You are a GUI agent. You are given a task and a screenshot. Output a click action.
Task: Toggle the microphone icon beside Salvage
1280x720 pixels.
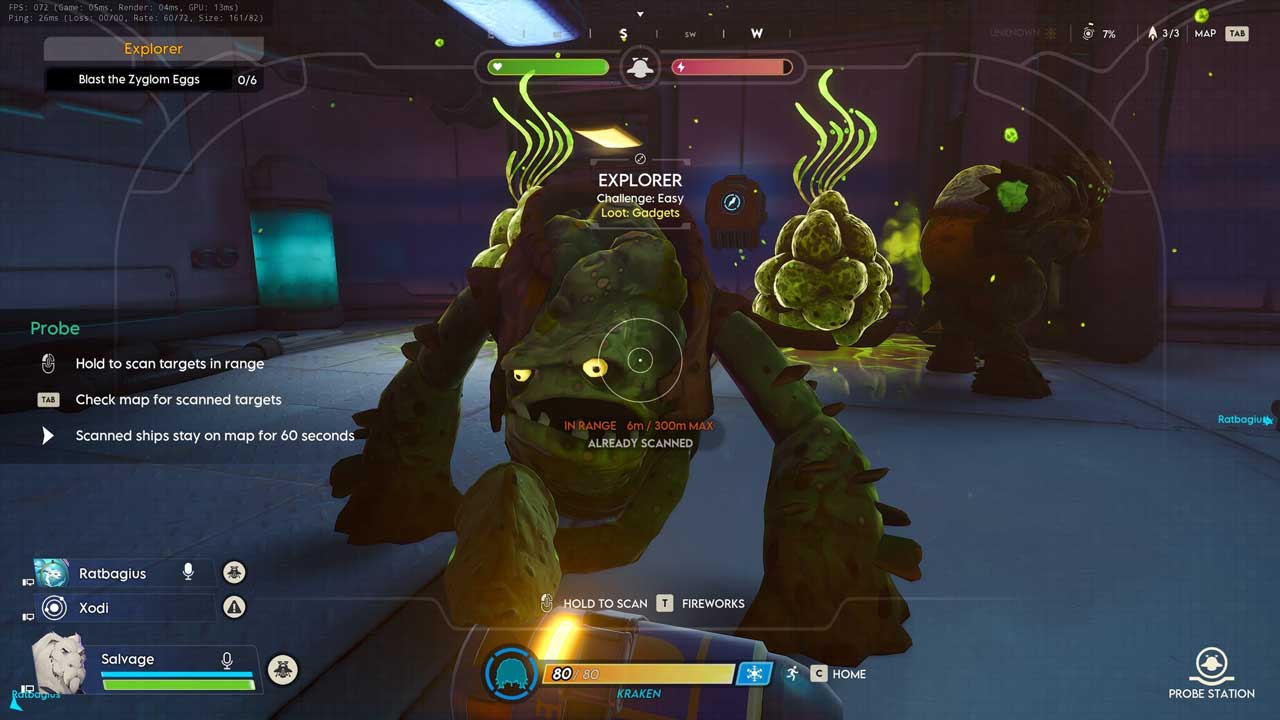click(x=227, y=660)
